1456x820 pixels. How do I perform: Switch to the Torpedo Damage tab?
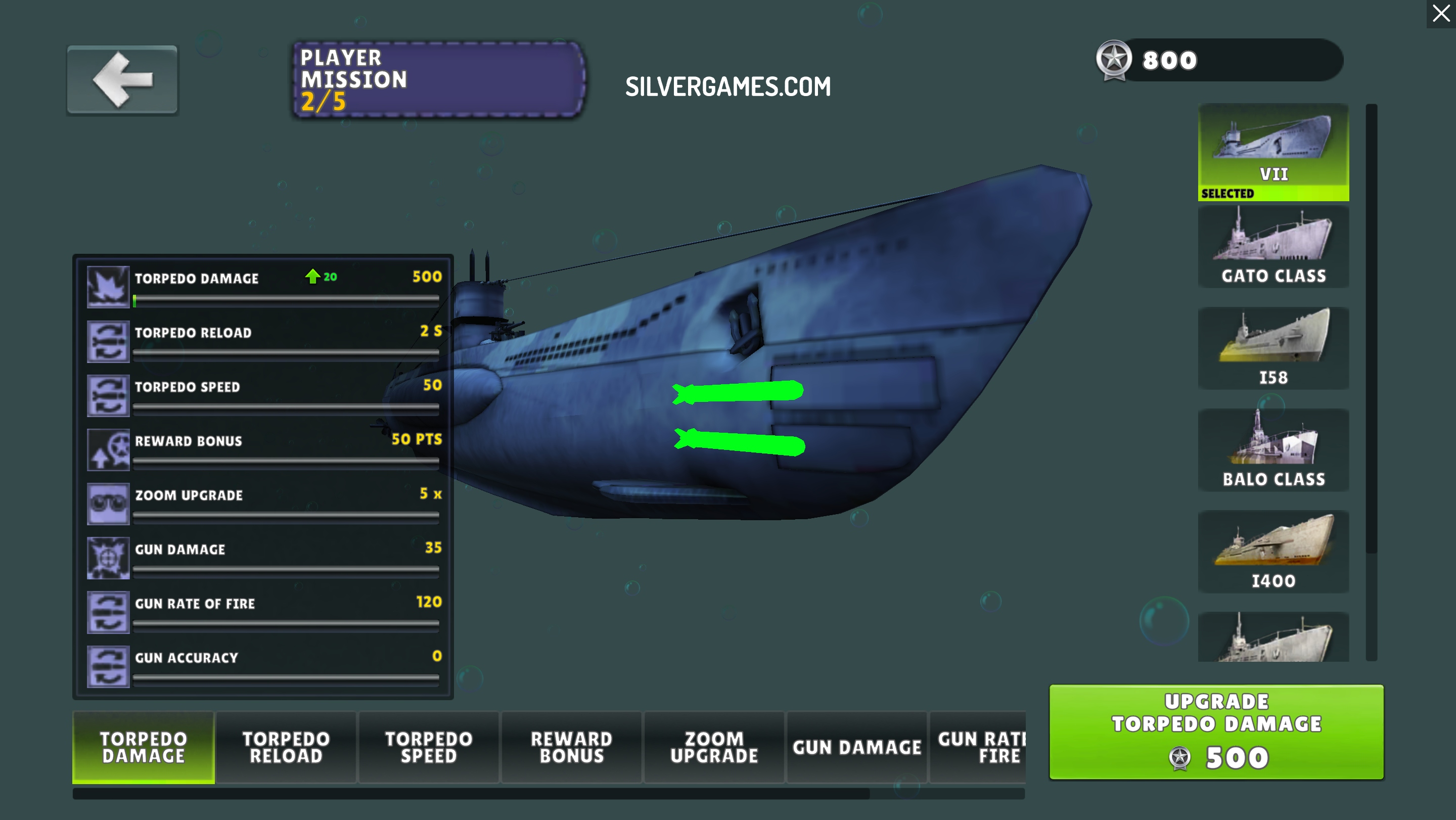pyautogui.click(x=144, y=747)
